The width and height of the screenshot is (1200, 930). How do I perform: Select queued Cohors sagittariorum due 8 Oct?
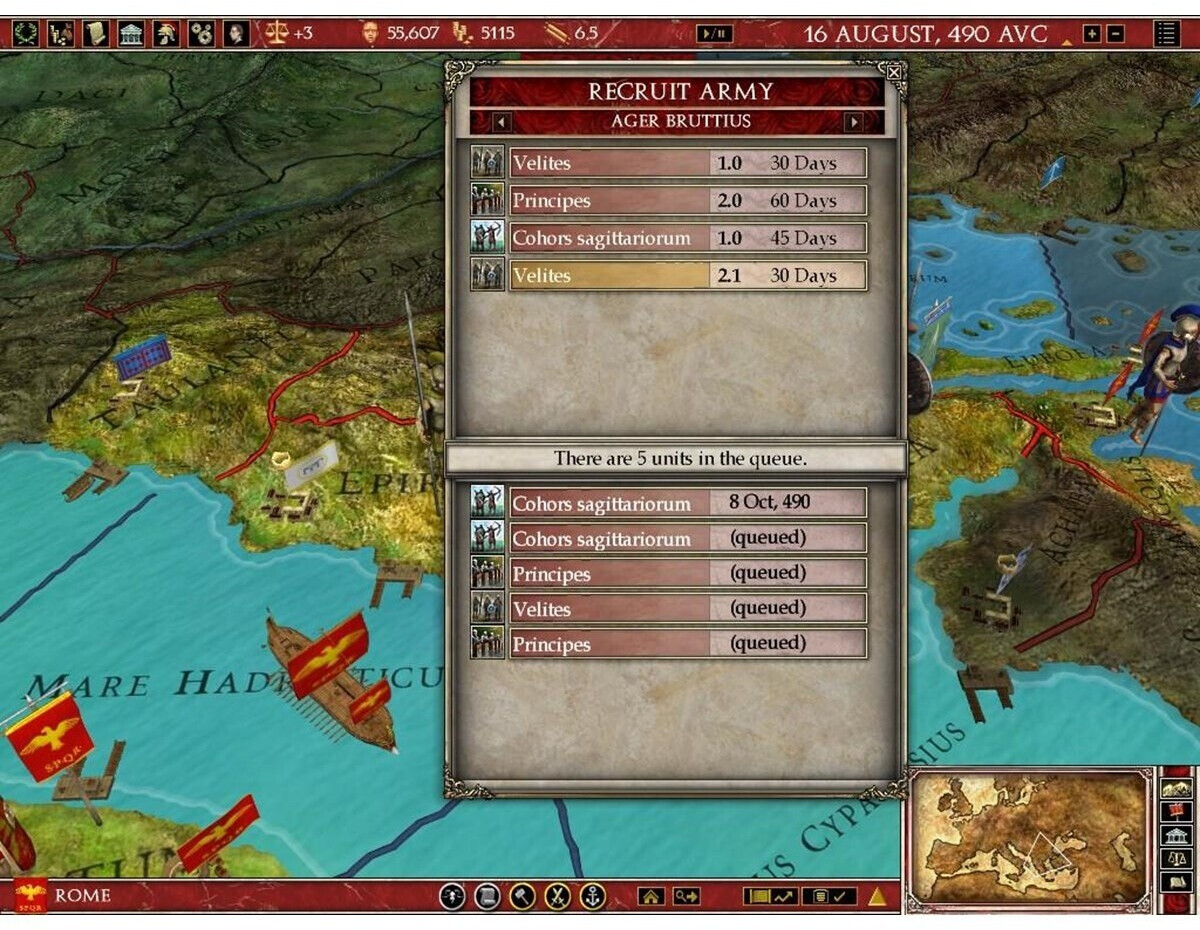688,502
